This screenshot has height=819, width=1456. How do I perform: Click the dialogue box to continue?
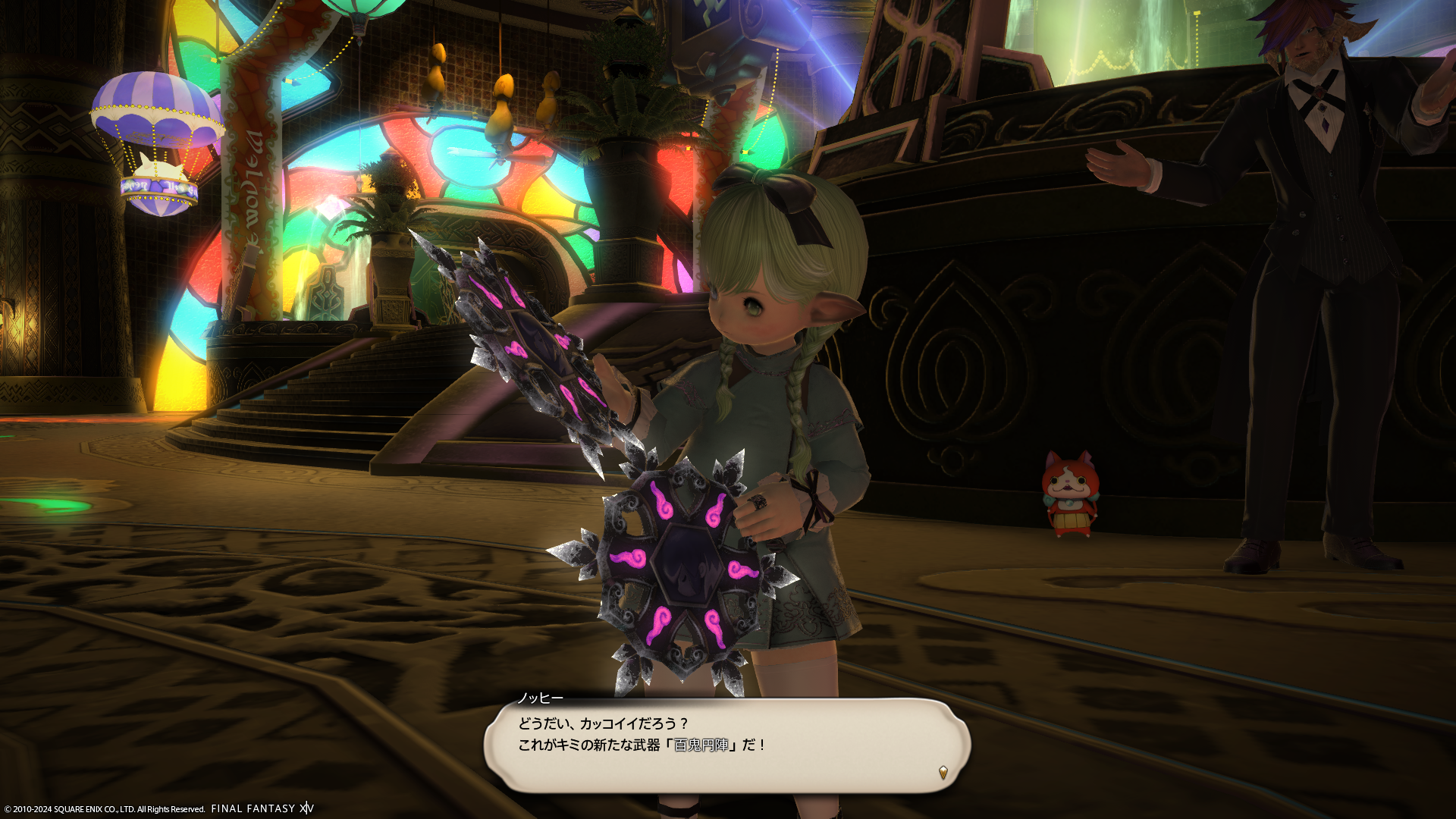[726, 745]
